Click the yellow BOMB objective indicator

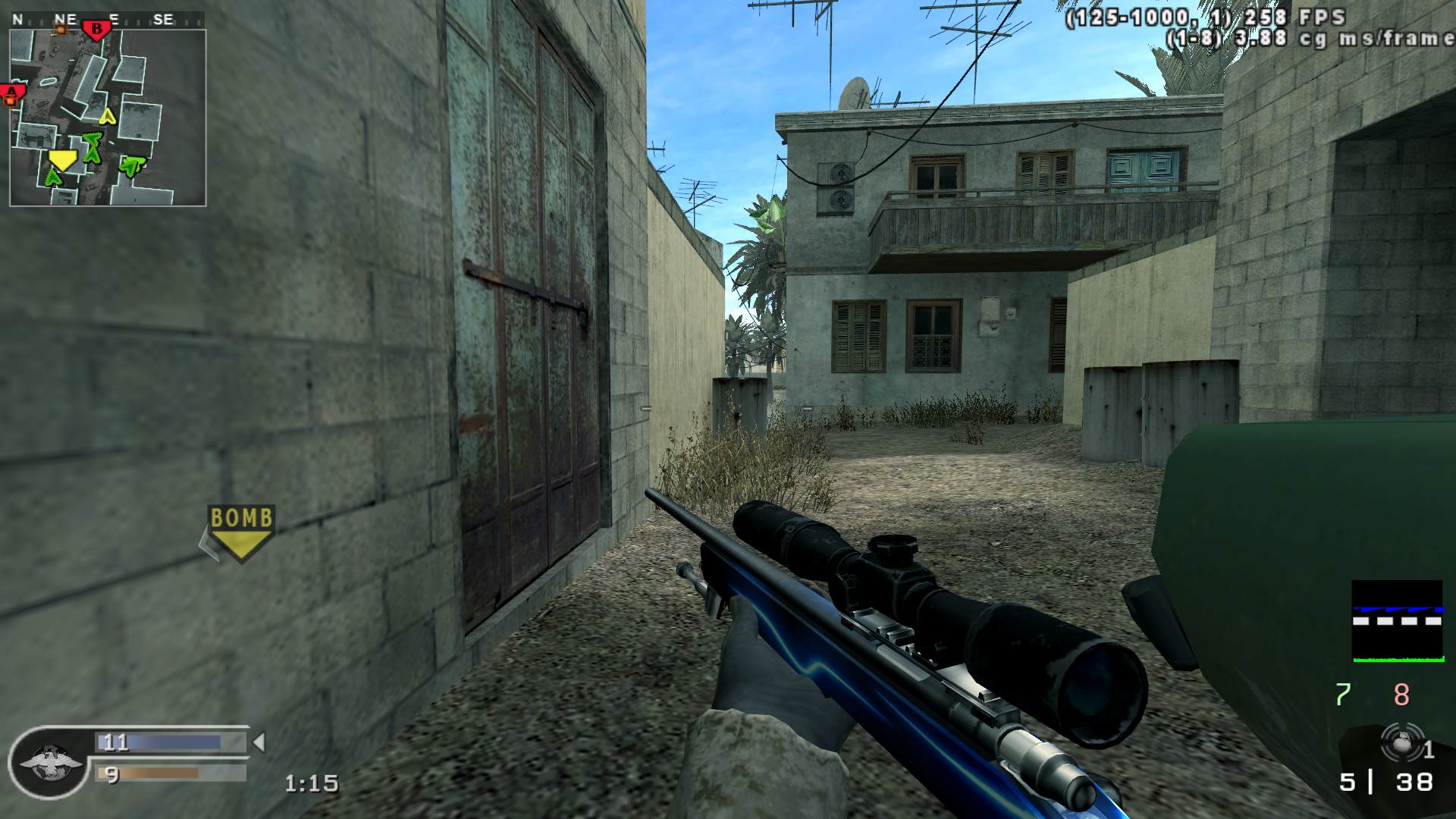point(240,532)
